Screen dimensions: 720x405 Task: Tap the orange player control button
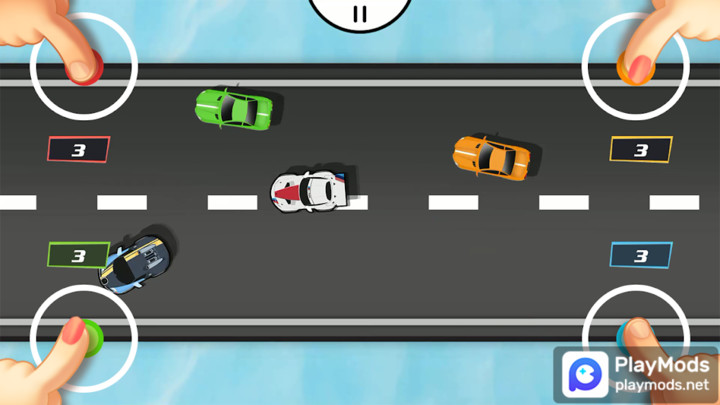635,68
